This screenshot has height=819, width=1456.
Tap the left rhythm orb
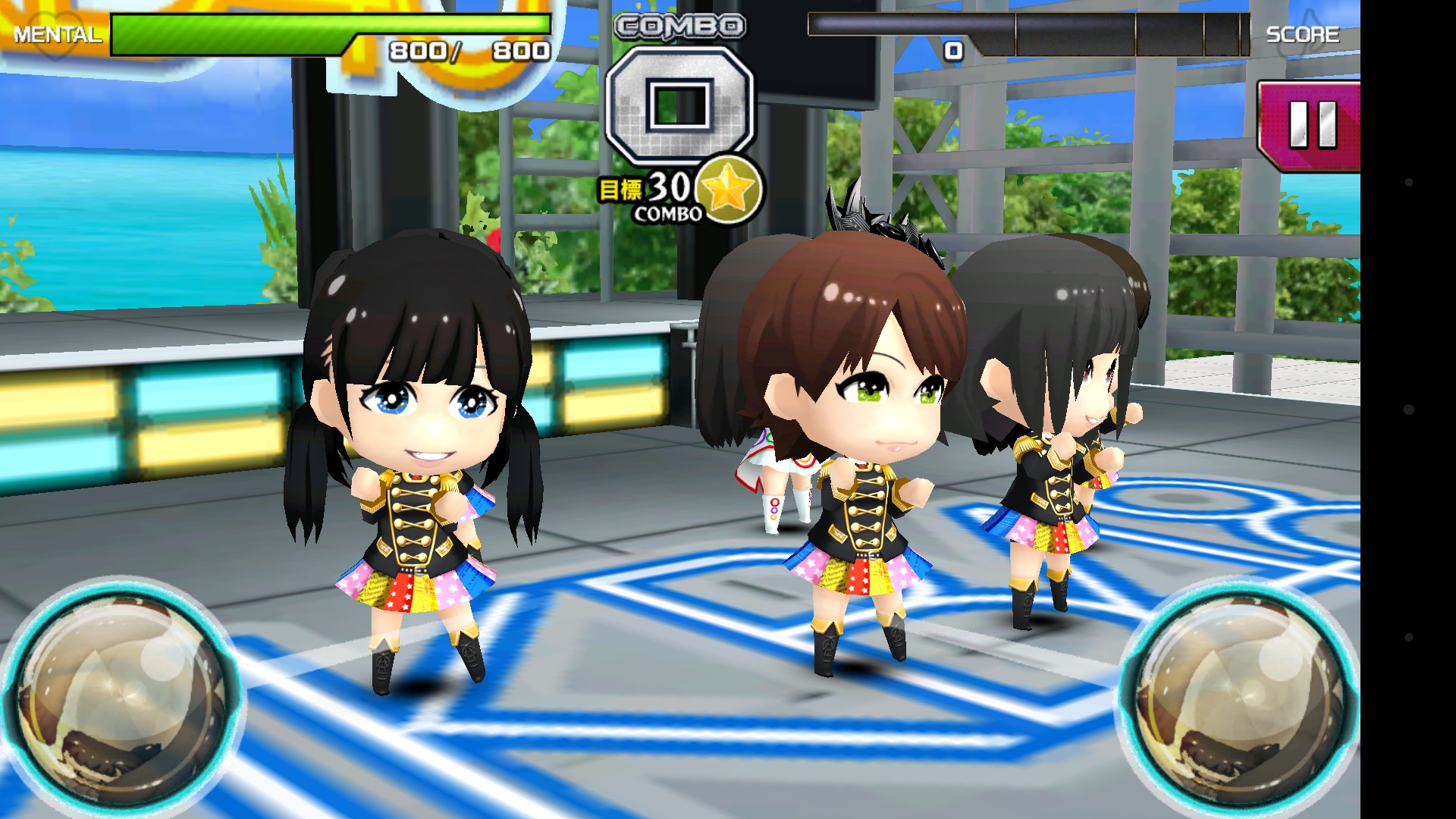coord(121,699)
